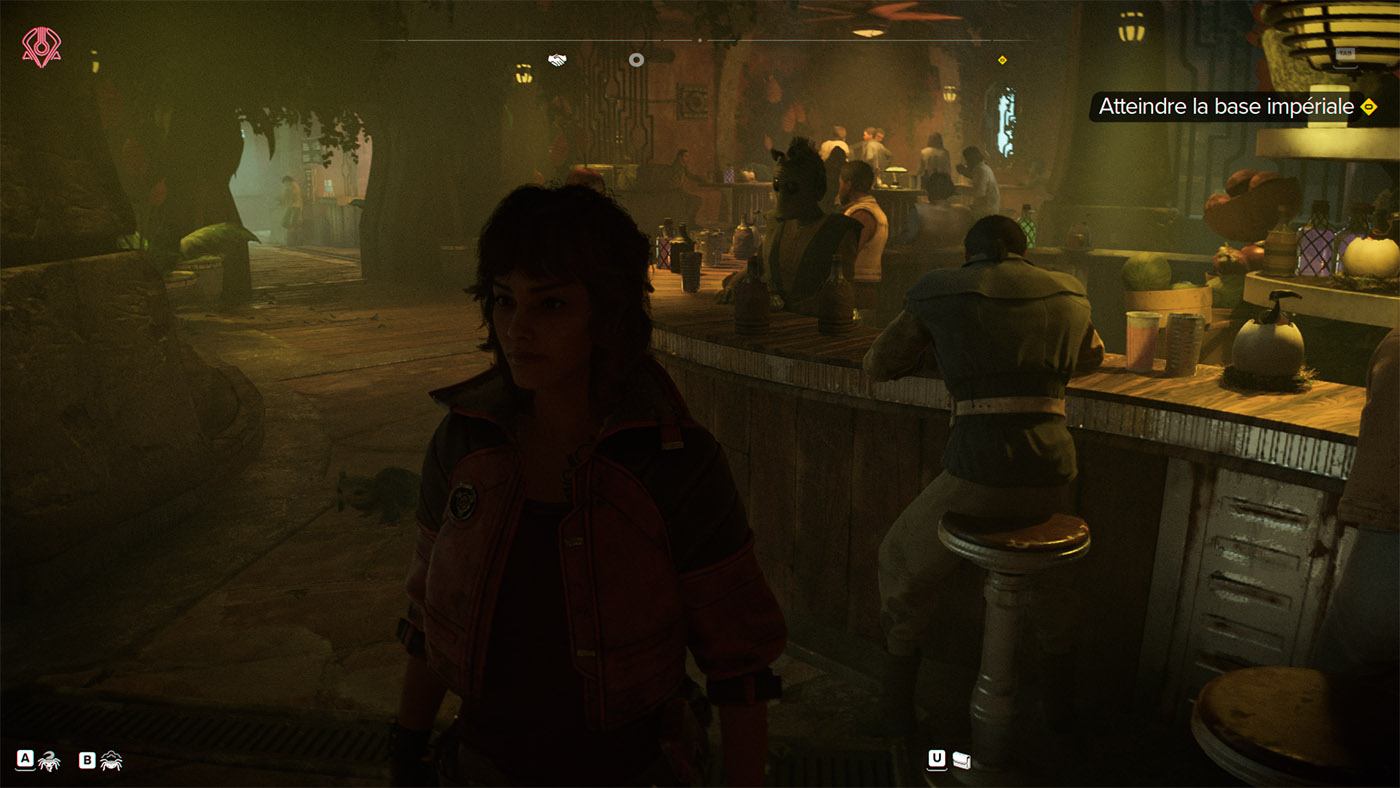Click the pink syndicate emblem icon
Viewport: 1400px width, 788px height.
41,47
